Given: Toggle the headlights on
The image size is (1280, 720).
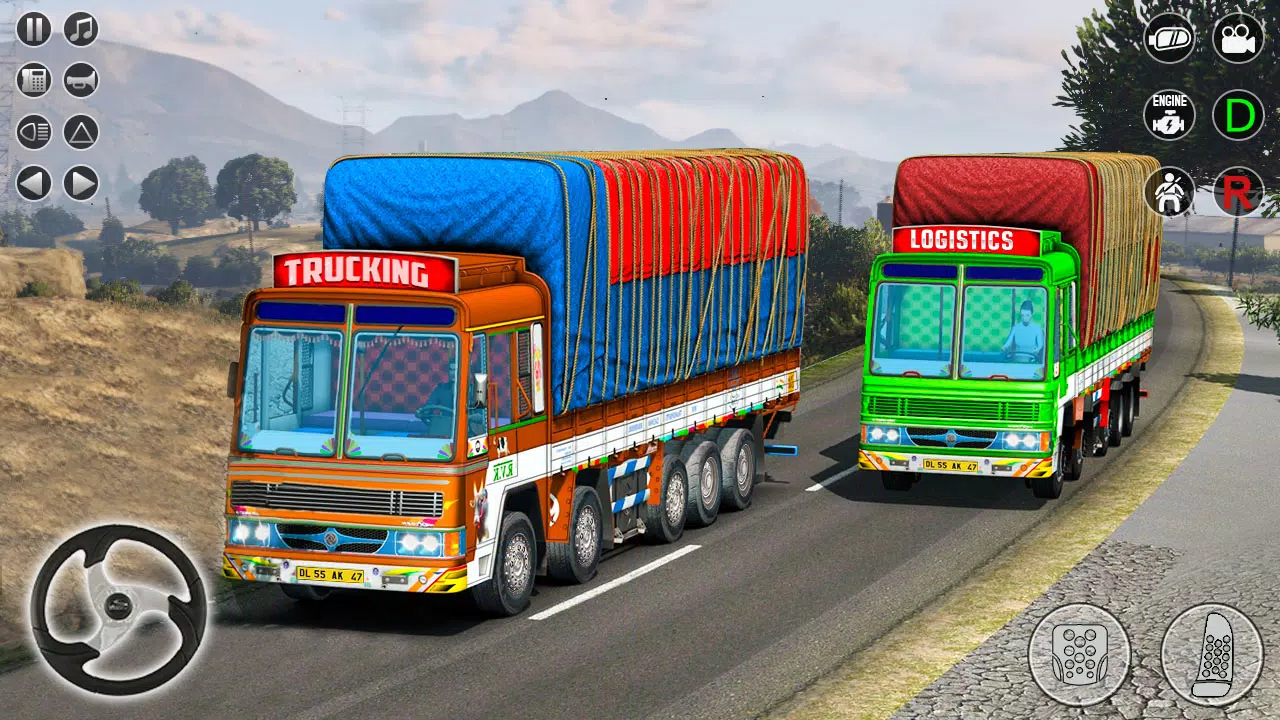Looking at the screenshot, I should pos(33,130).
